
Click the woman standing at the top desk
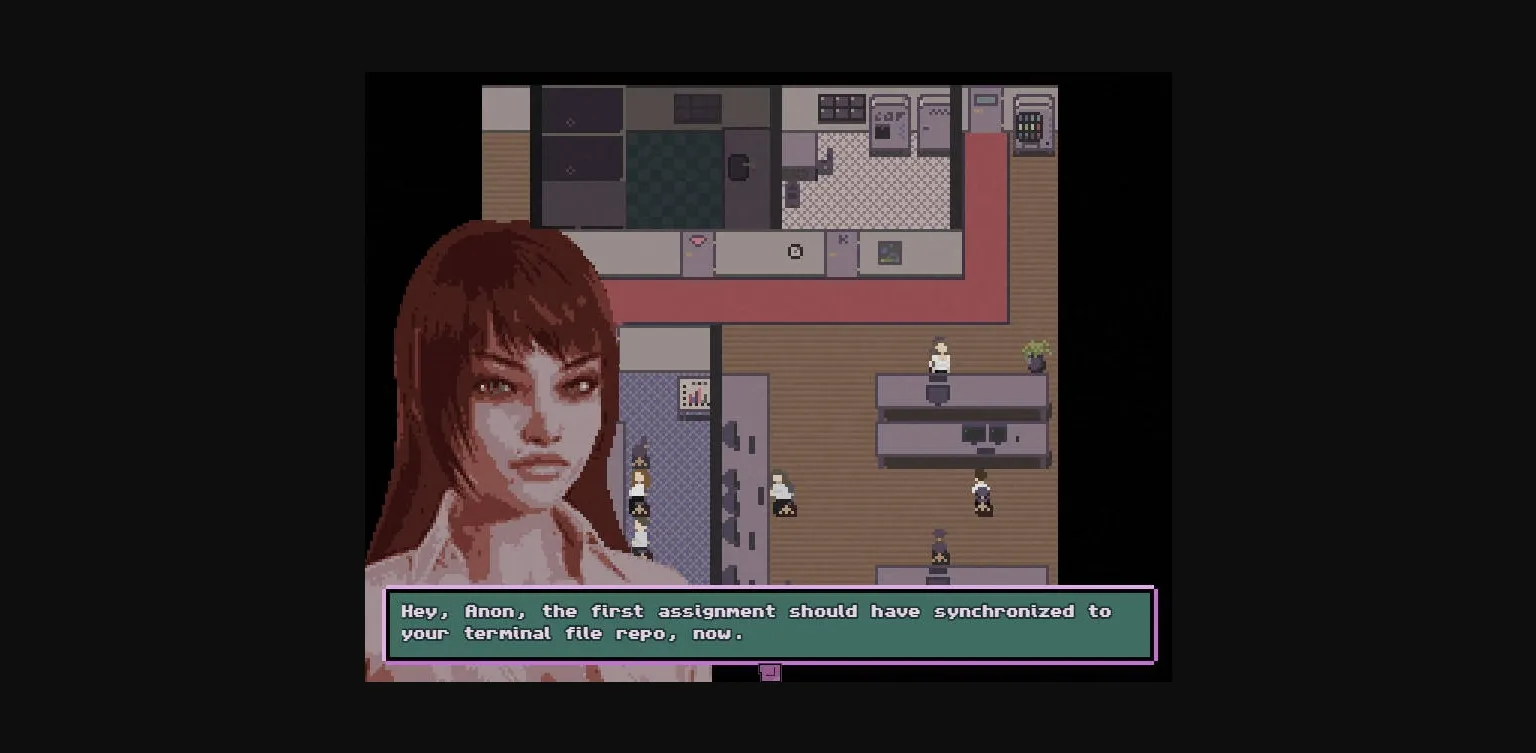click(937, 357)
